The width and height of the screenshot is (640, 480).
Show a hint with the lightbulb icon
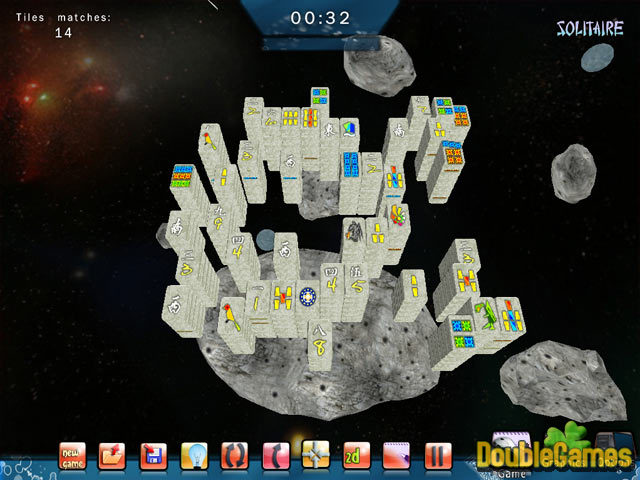[x=194, y=455]
